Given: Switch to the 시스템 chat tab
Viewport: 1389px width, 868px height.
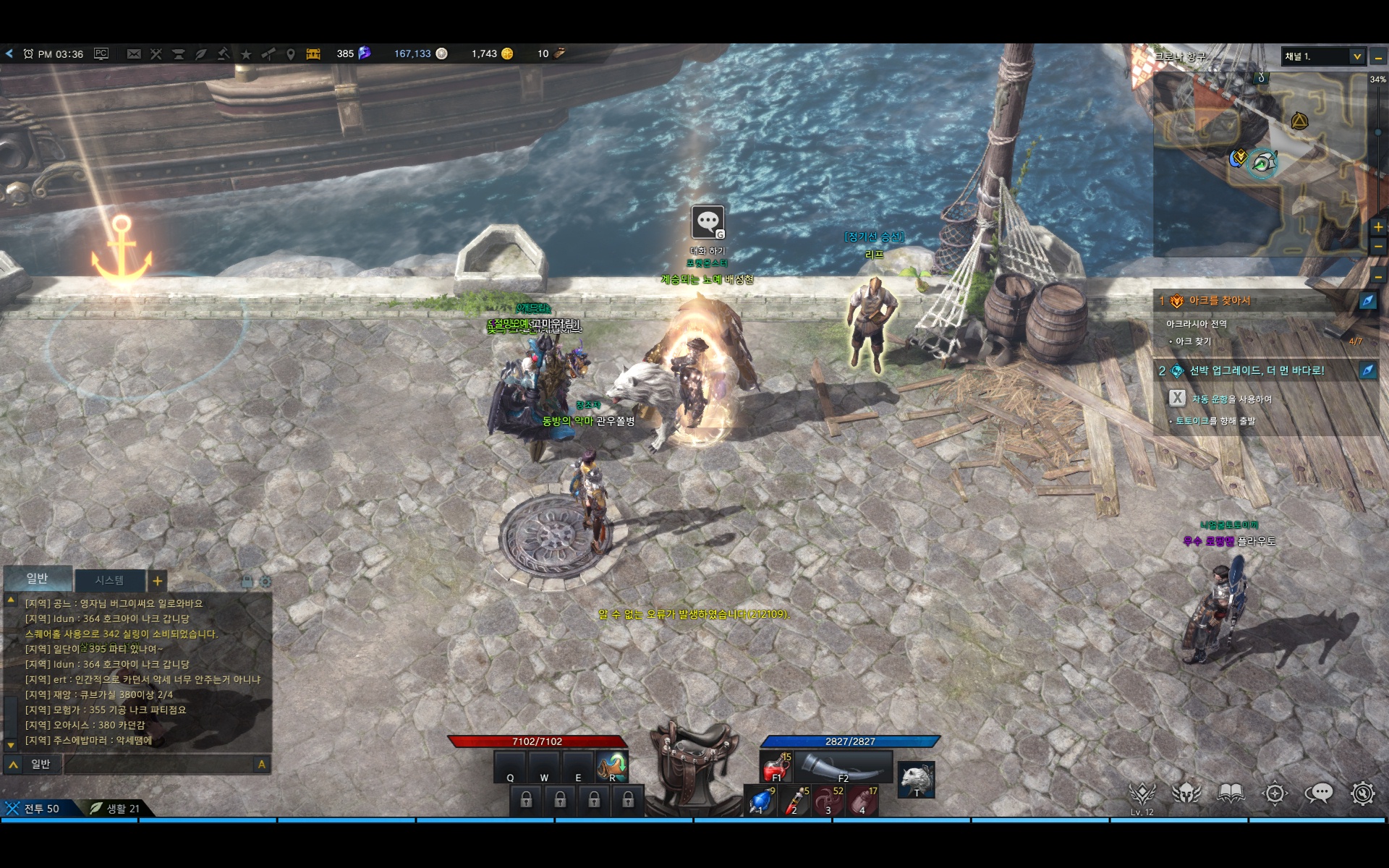Looking at the screenshot, I should pyautogui.click(x=109, y=580).
